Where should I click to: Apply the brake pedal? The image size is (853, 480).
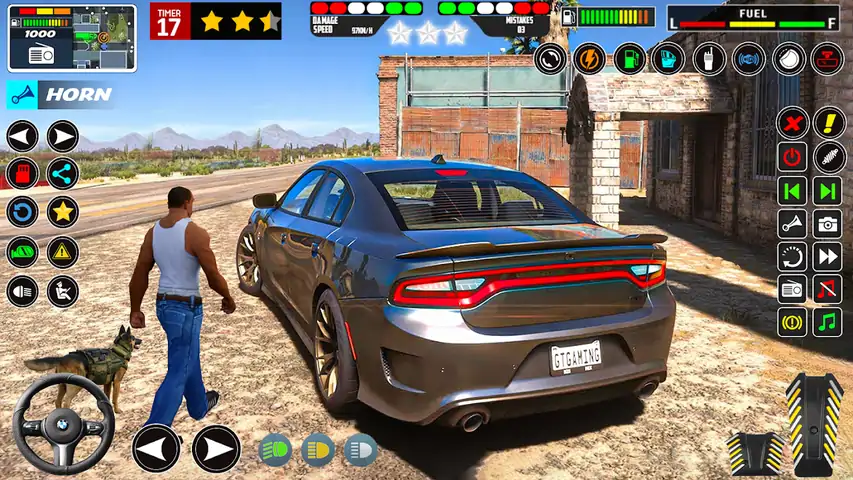756,452
